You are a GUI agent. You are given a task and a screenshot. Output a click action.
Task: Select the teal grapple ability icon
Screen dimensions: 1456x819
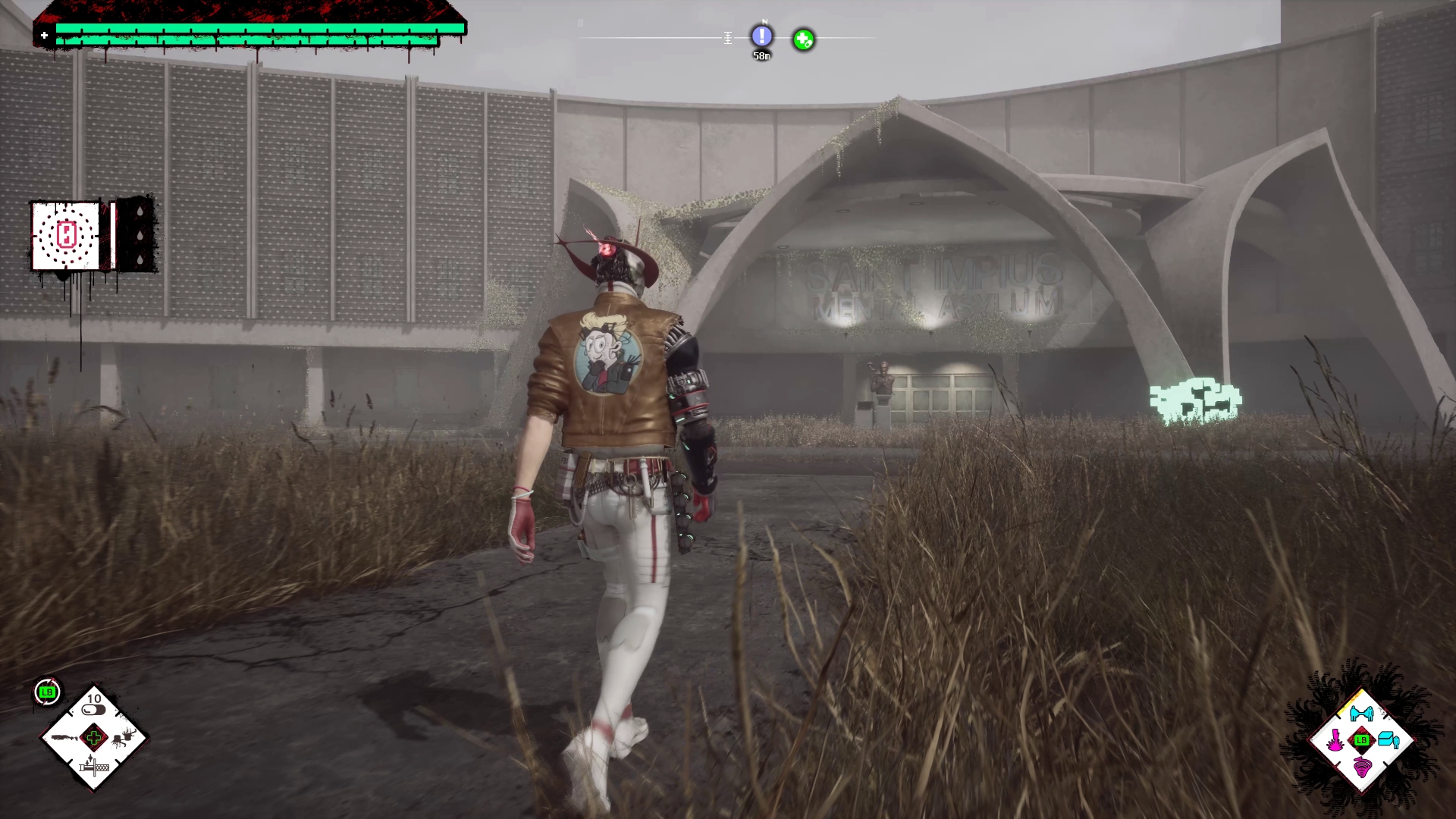[x=1361, y=712]
